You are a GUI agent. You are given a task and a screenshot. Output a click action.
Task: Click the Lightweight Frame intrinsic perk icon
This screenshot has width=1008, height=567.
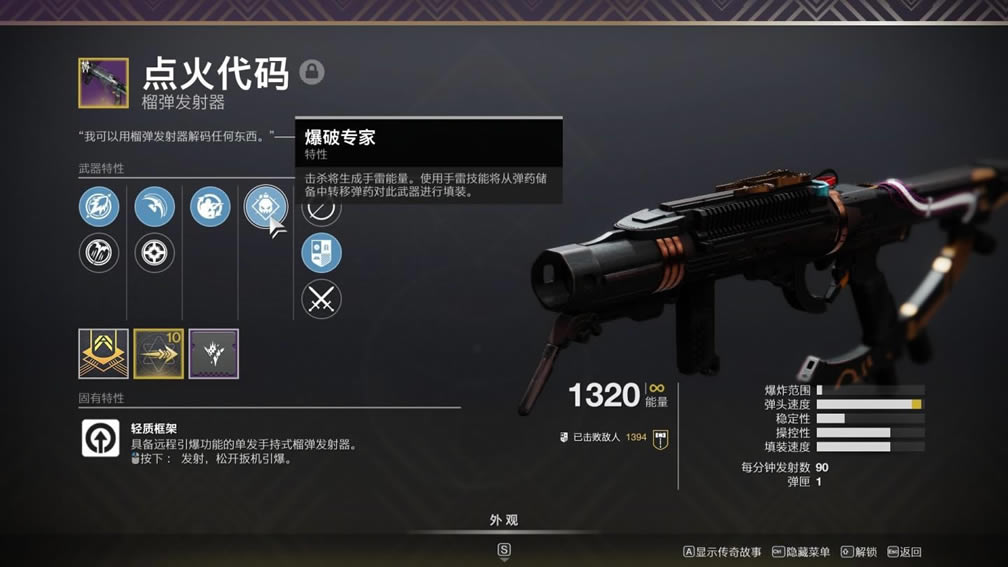click(x=100, y=438)
